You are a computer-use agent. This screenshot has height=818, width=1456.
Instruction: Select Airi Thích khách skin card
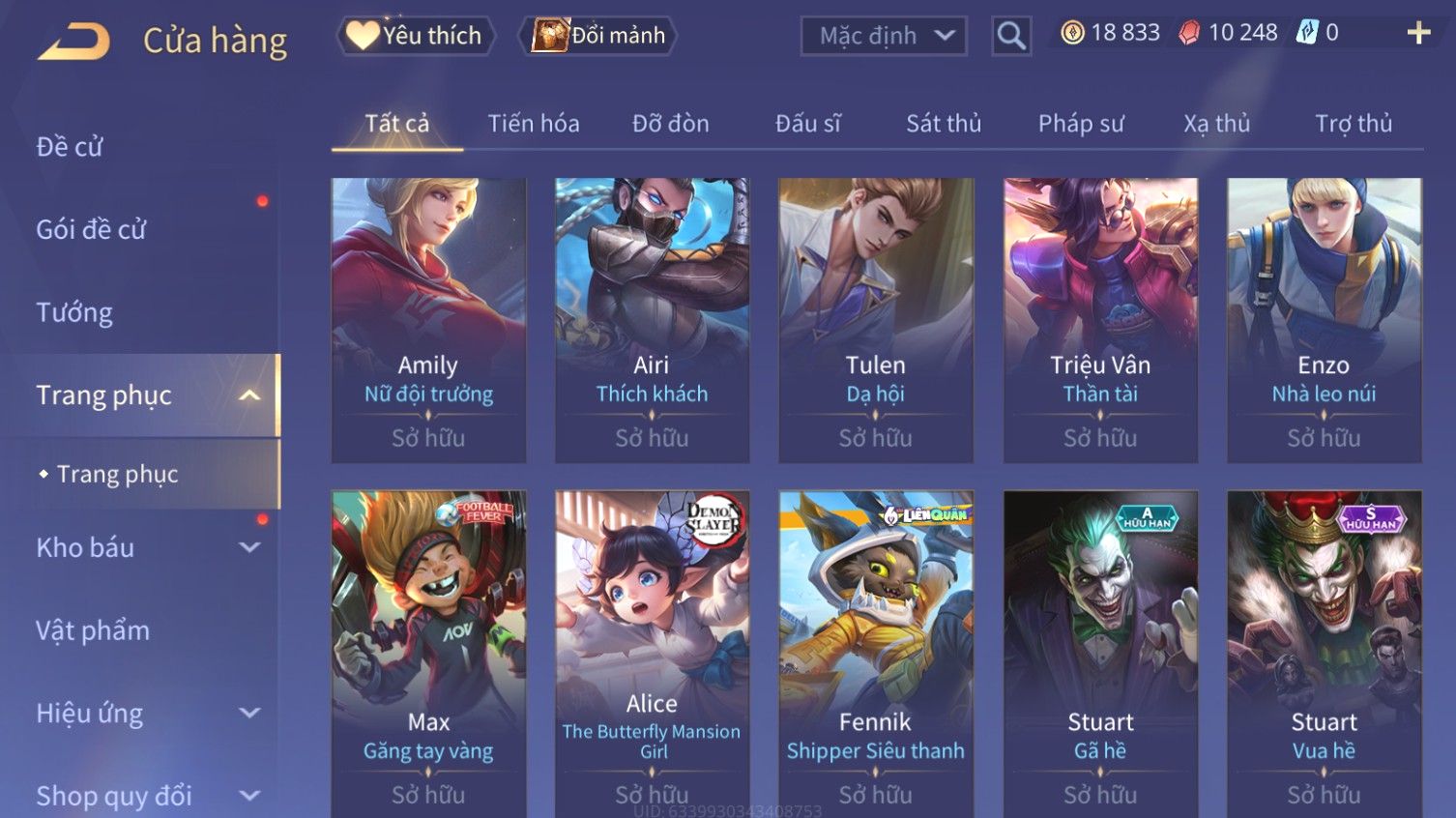tap(652, 319)
